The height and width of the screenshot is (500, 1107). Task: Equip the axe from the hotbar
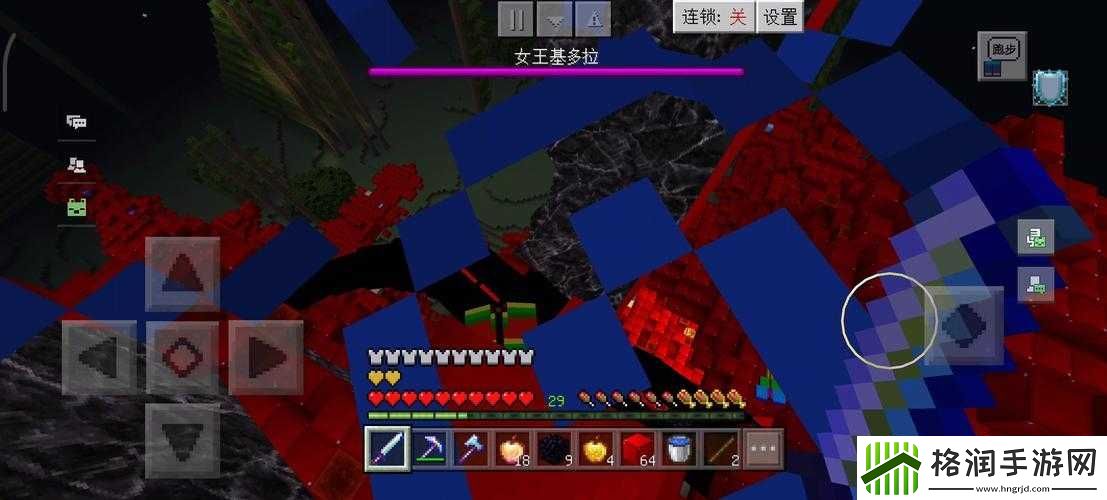pos(472,446)
